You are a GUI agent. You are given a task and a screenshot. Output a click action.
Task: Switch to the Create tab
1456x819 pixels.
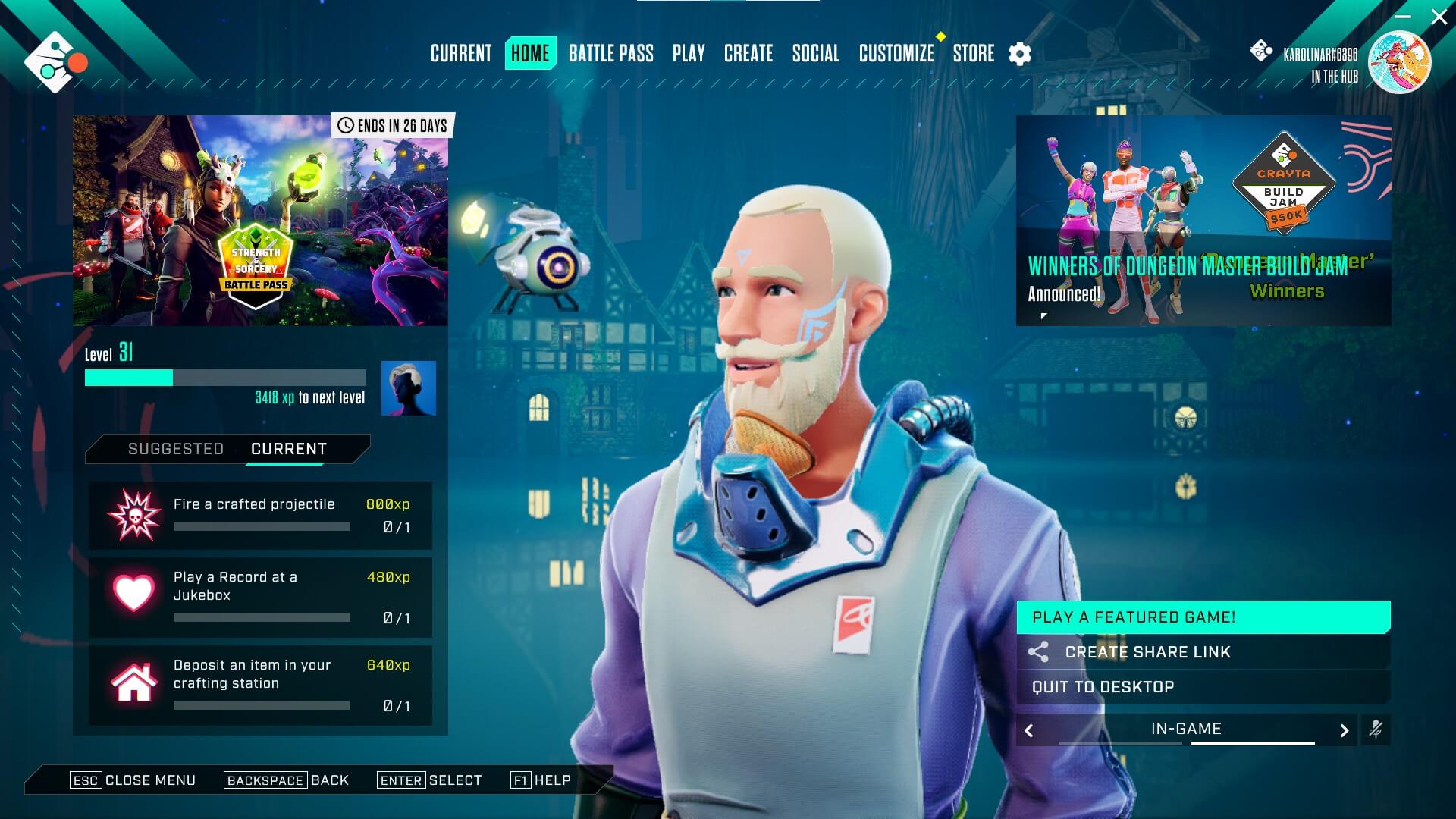click(x=748, y=54)
